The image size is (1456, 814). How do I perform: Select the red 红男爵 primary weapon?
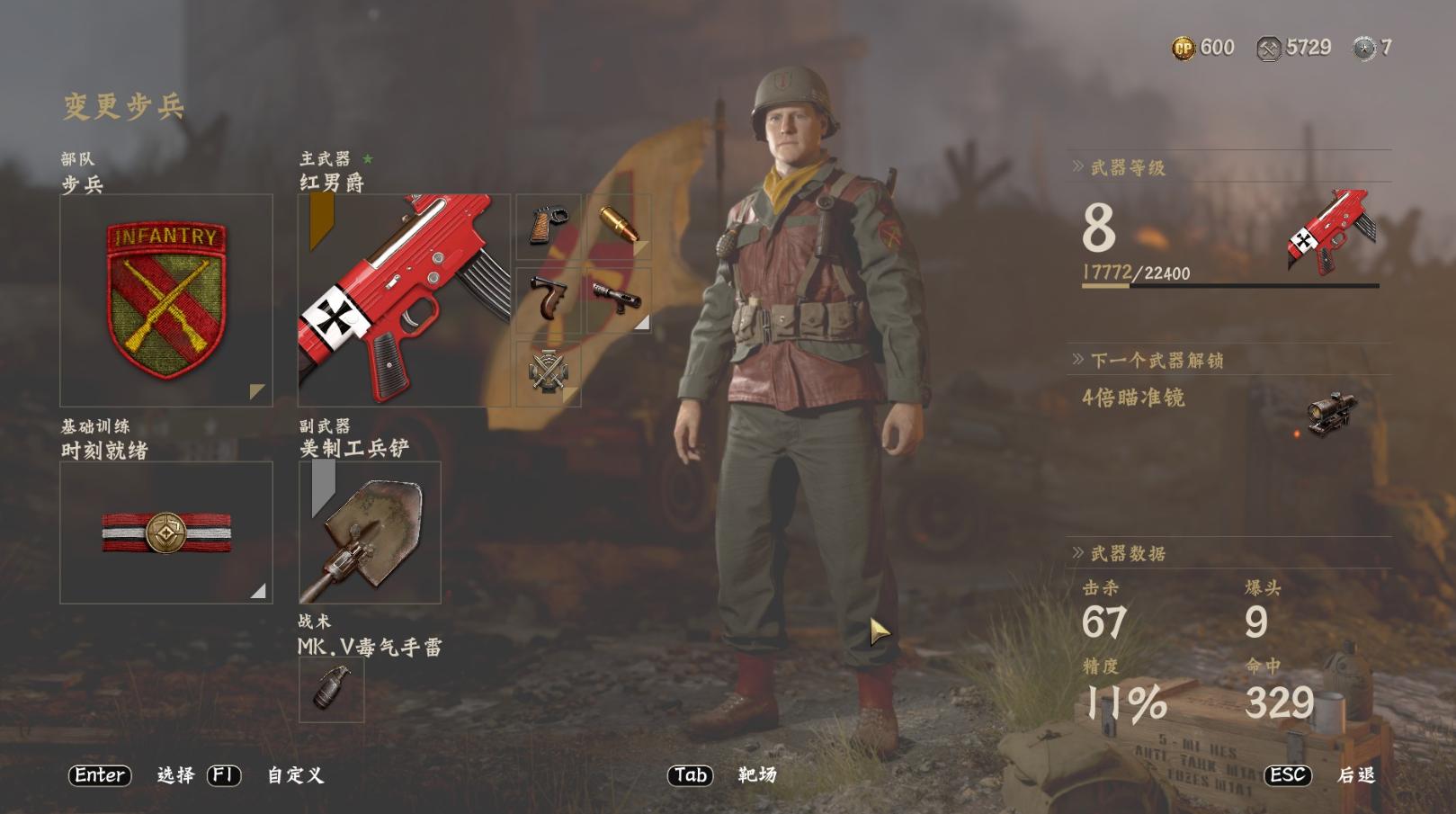pos(404,300)
